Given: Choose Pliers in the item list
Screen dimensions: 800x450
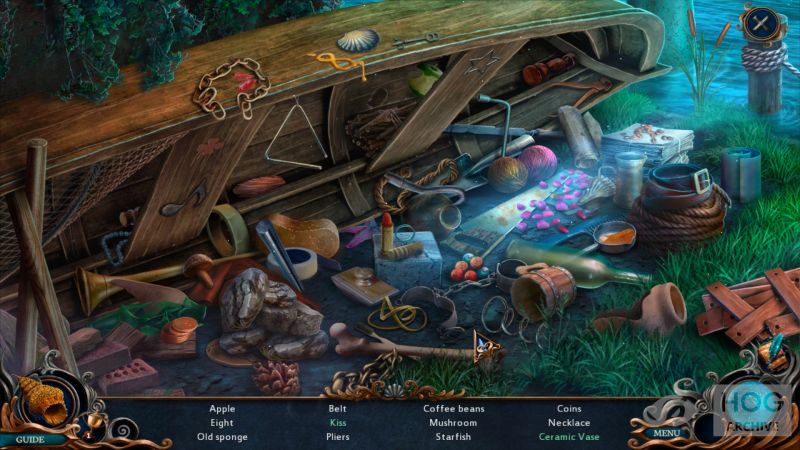Looking at the screenshot, I should tap(338, 437).
